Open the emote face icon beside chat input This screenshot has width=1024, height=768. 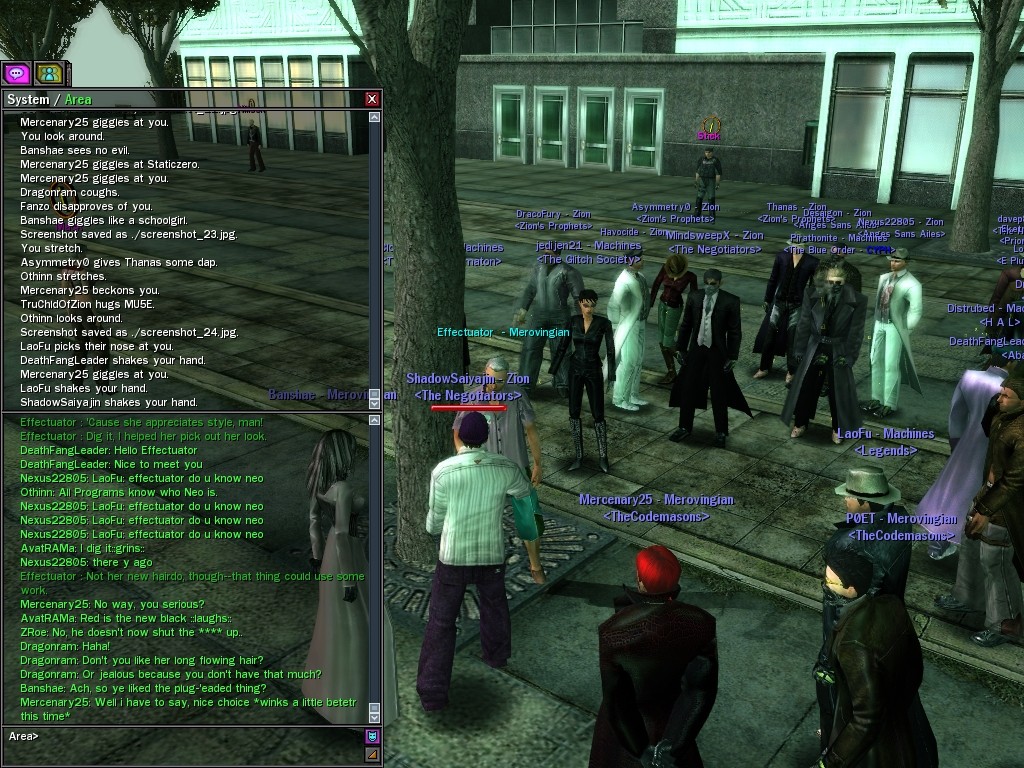[x=372, y=737]
